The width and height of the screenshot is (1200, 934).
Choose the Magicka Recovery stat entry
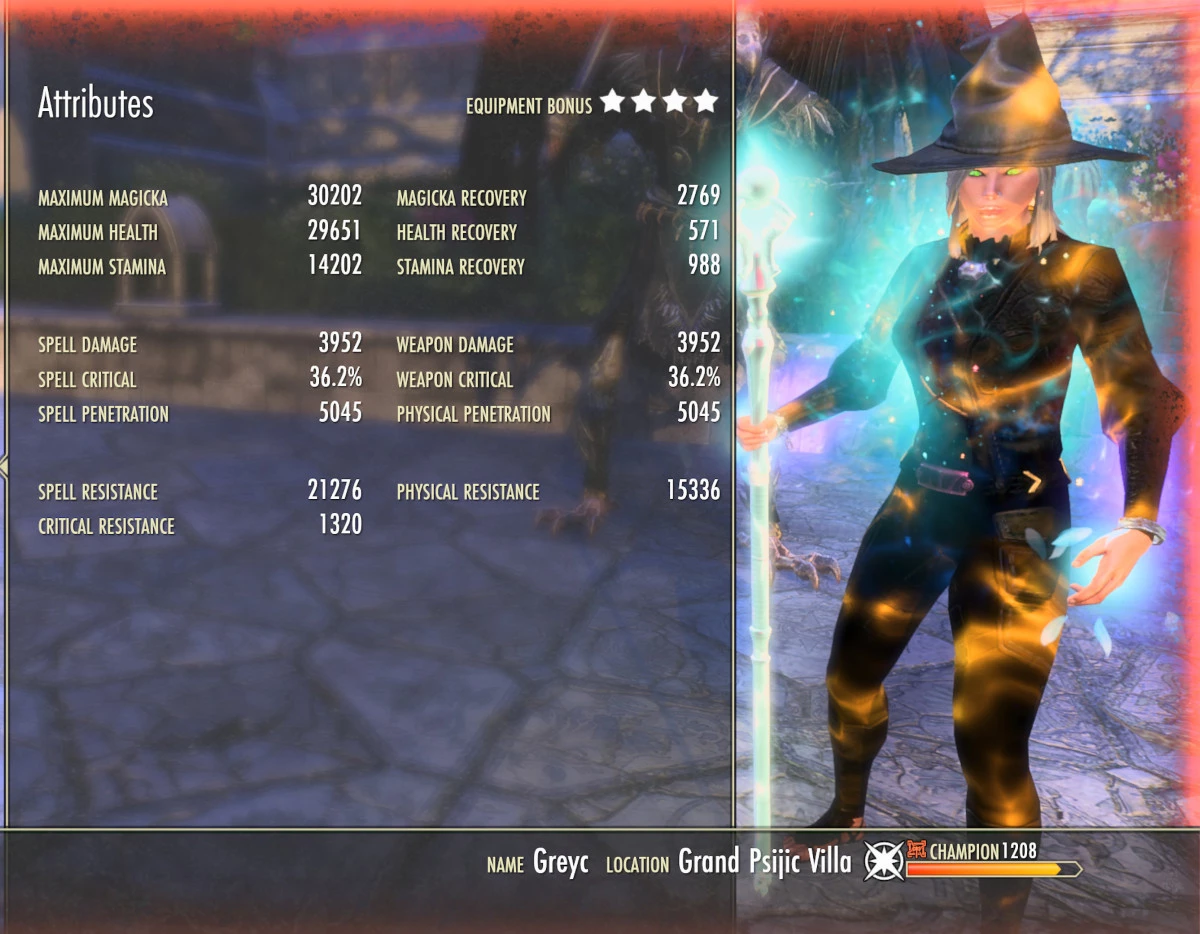click(x=558, y=197)
